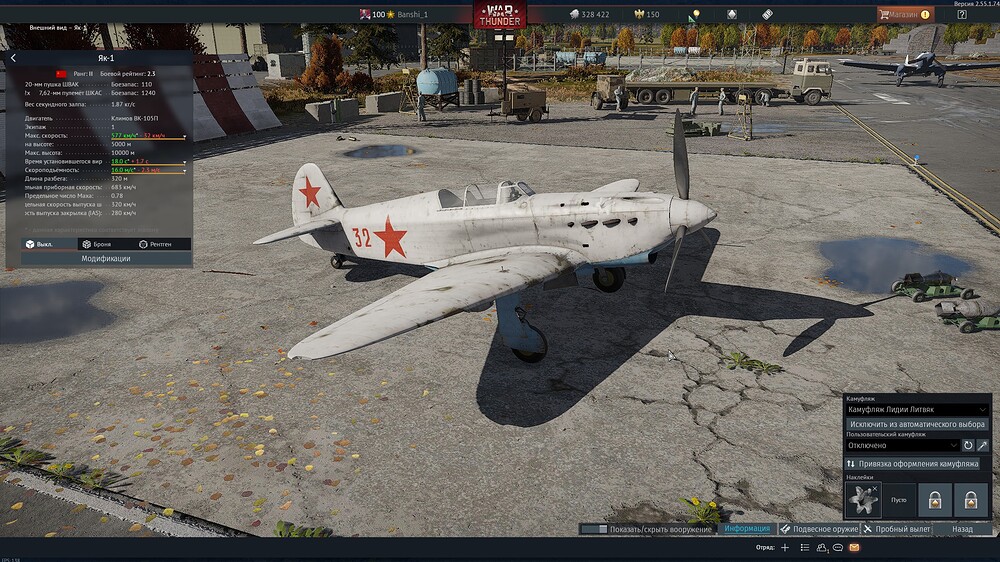
Task: Toggle Показать/скрыть вооружение
Action: coord(646,528)
